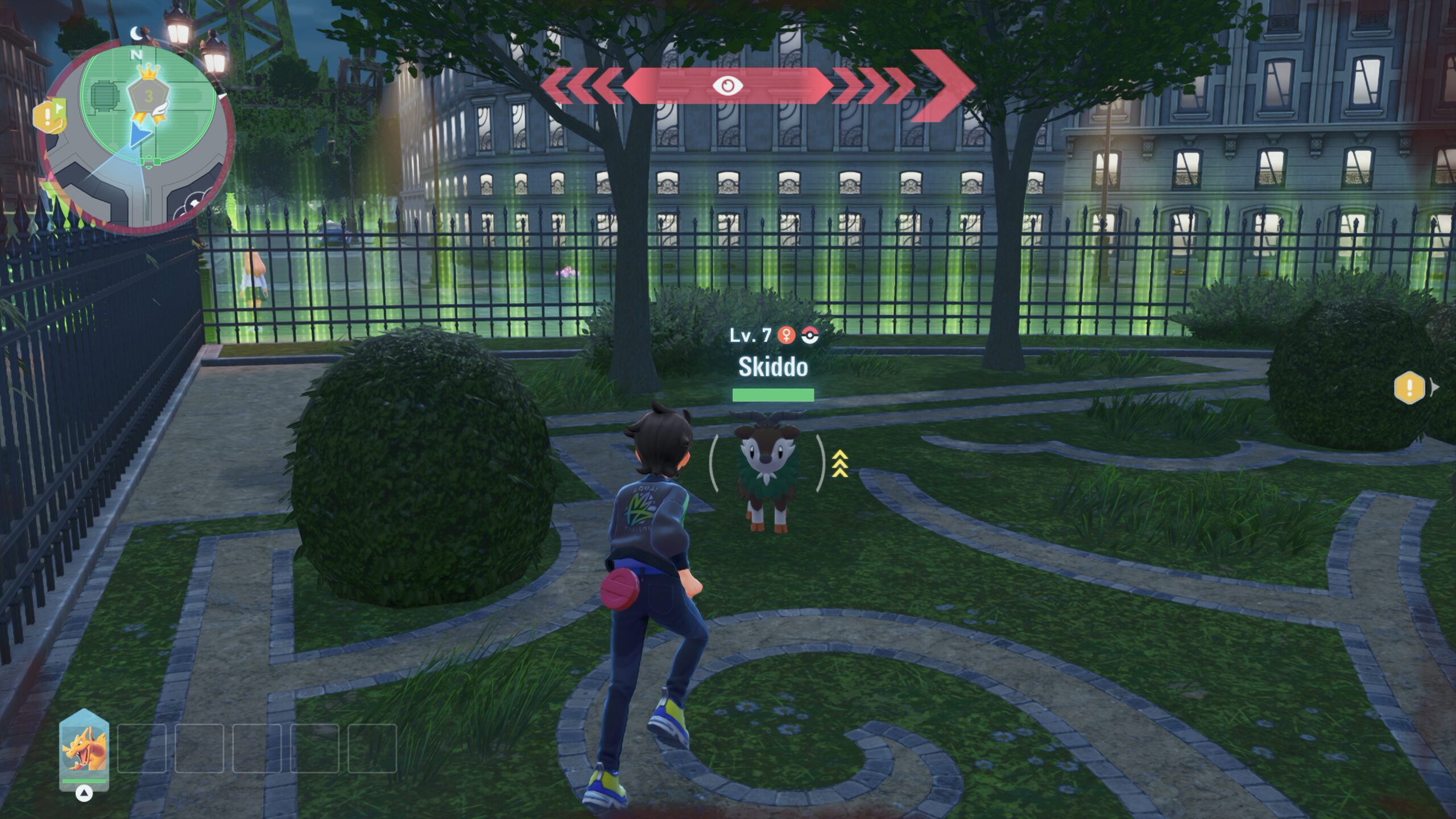Target the Skiddo name label
This screenshot has width=1456, height=819.
tap(773, 367)
